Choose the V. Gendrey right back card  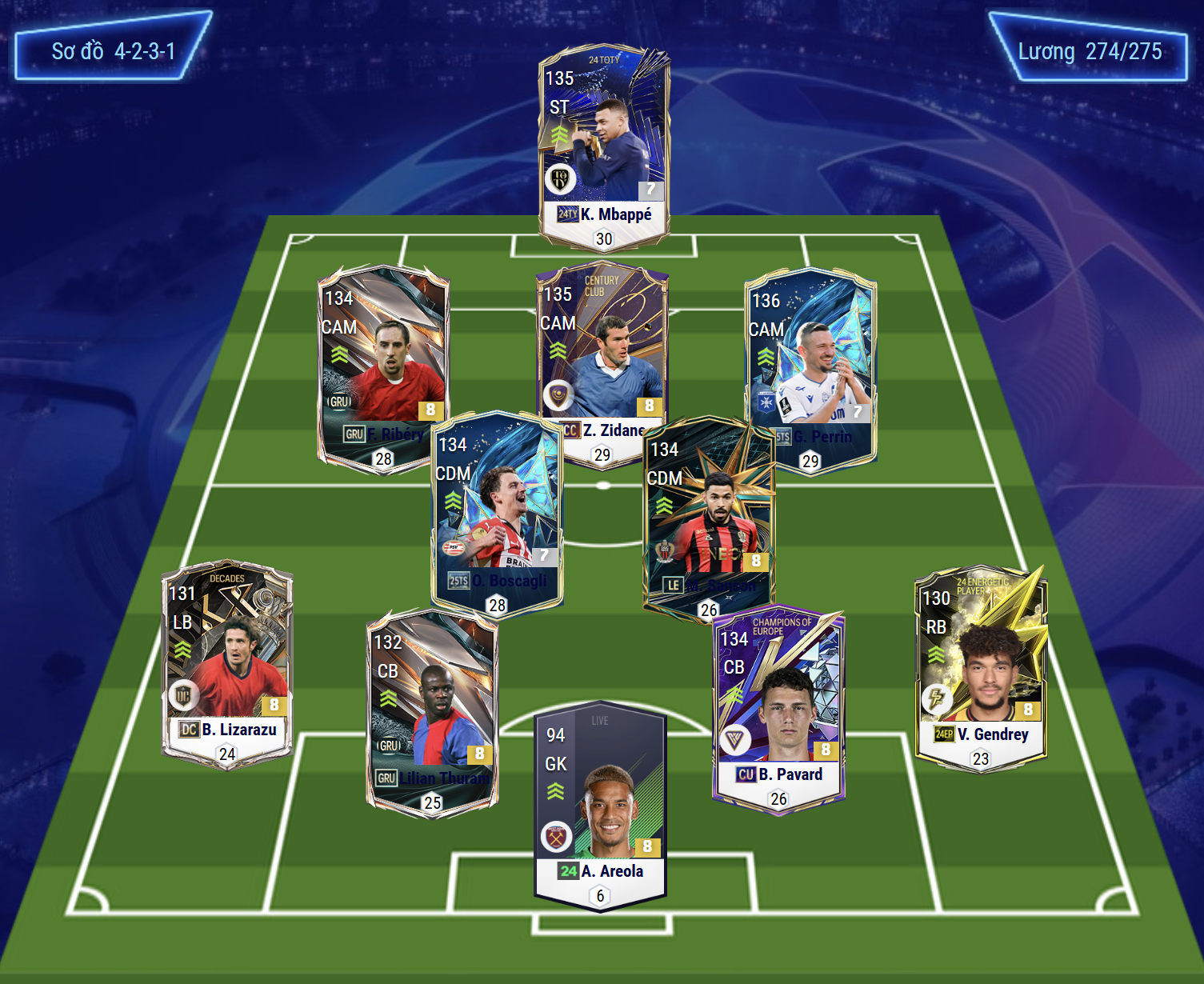tap(981, 664)
